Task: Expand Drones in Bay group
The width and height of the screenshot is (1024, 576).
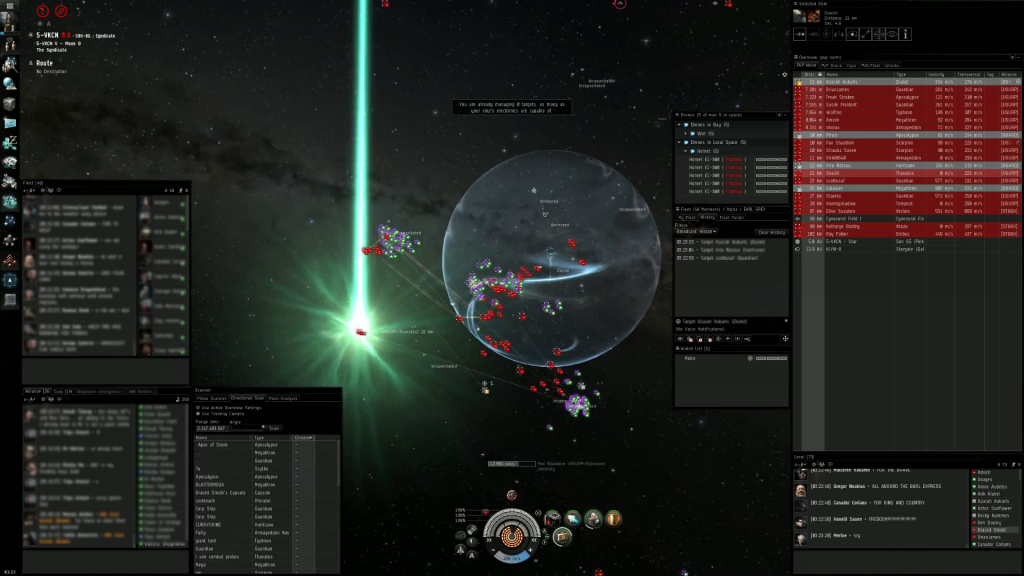Action: pos(680,124)
